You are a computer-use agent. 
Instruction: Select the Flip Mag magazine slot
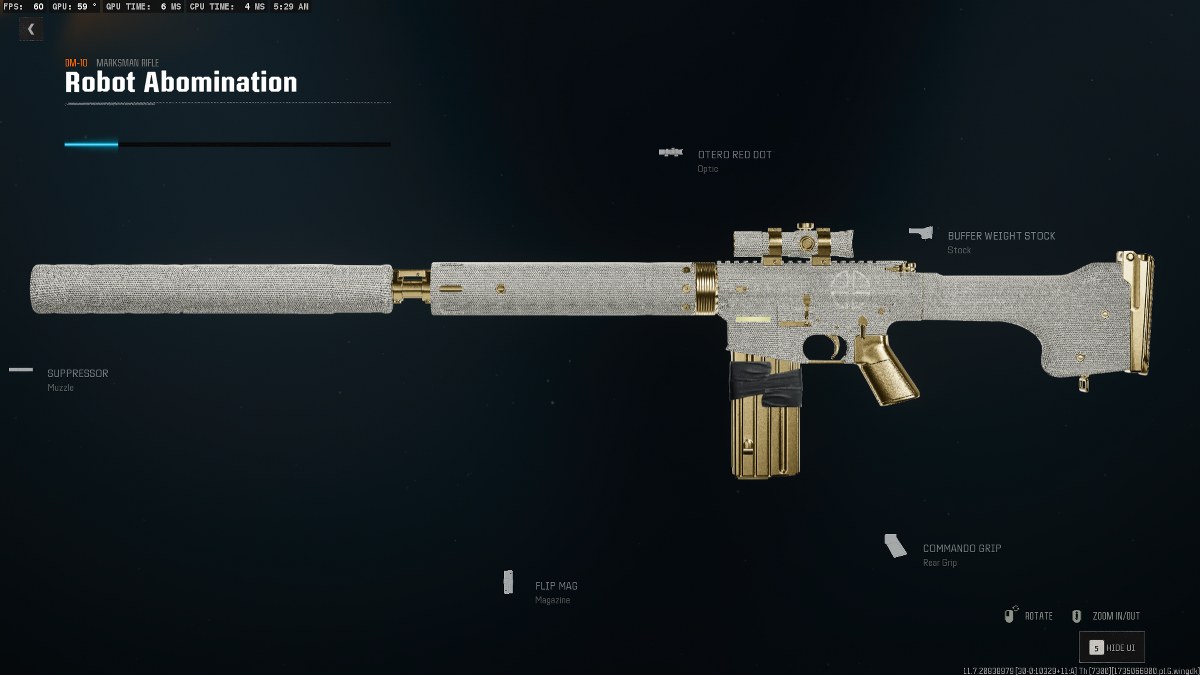pos(555,586)
